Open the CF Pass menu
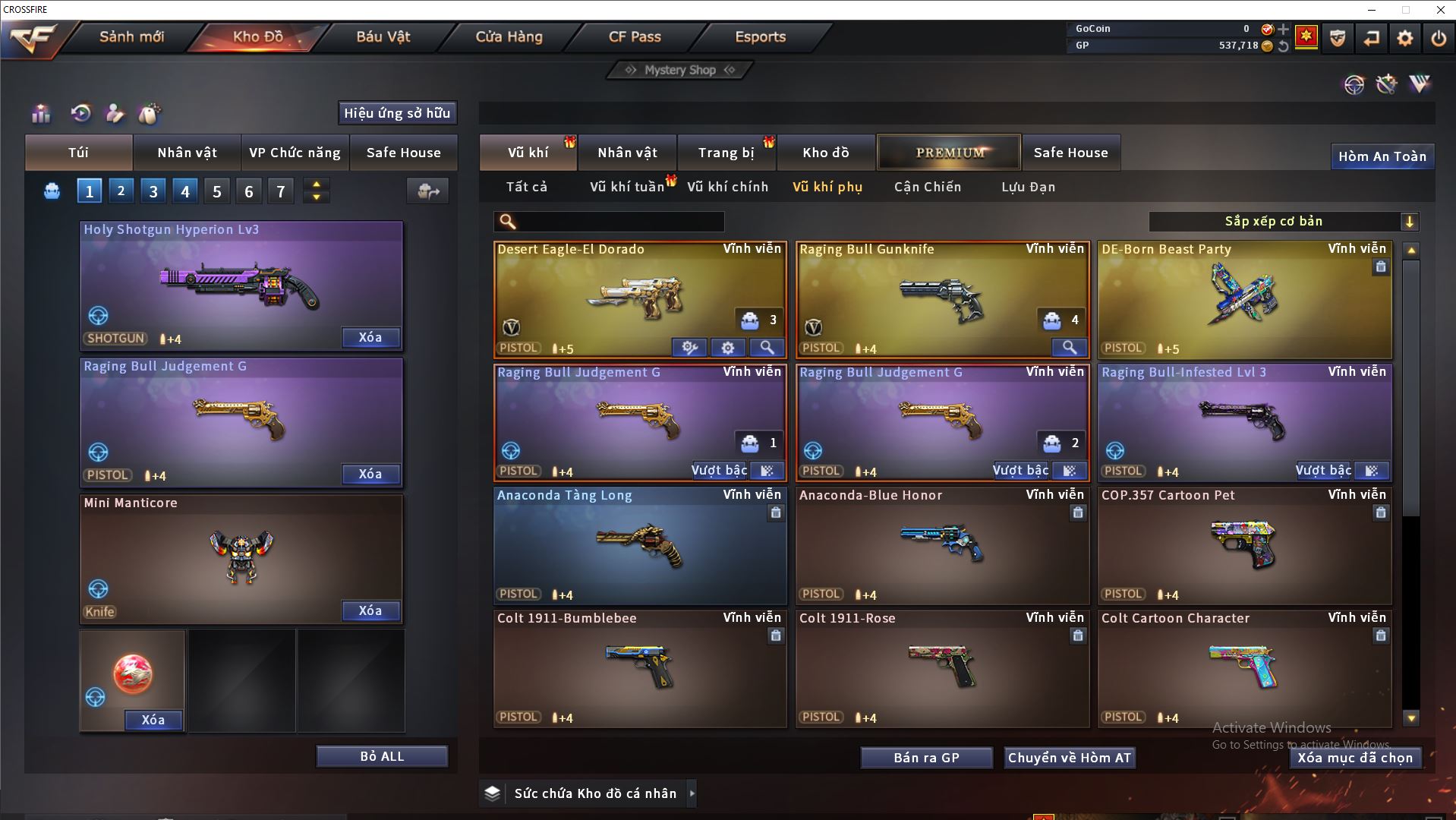The width and height of the screenshot is (1456, 820). (x=635, y=36)
